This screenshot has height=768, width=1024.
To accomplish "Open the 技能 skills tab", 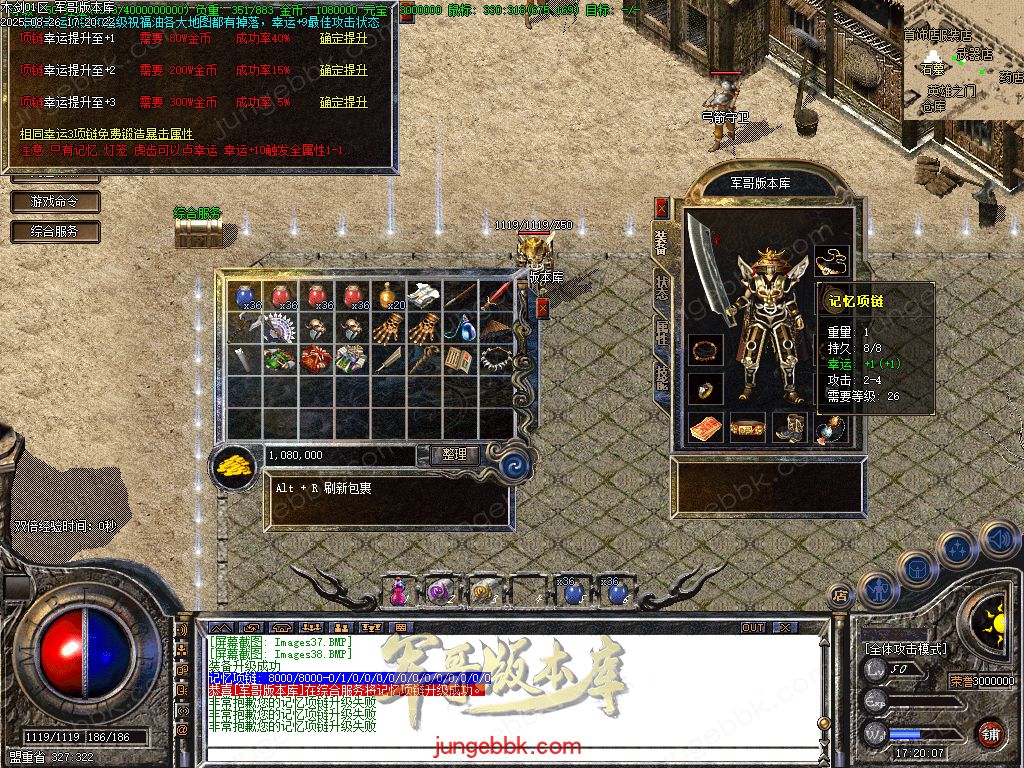I will tap(661, 378).
